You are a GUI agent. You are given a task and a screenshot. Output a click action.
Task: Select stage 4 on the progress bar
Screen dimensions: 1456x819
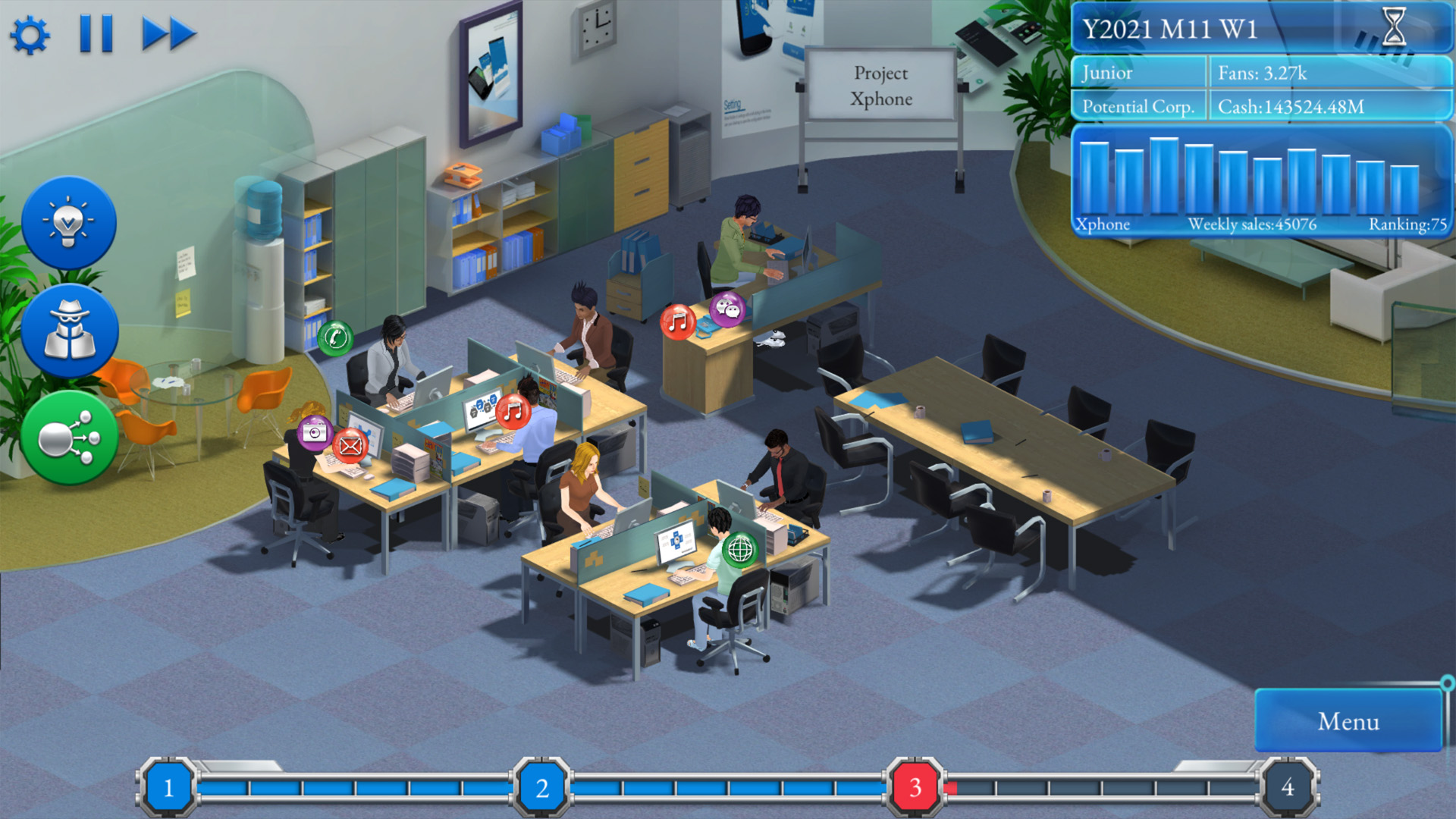point(1287,787)
